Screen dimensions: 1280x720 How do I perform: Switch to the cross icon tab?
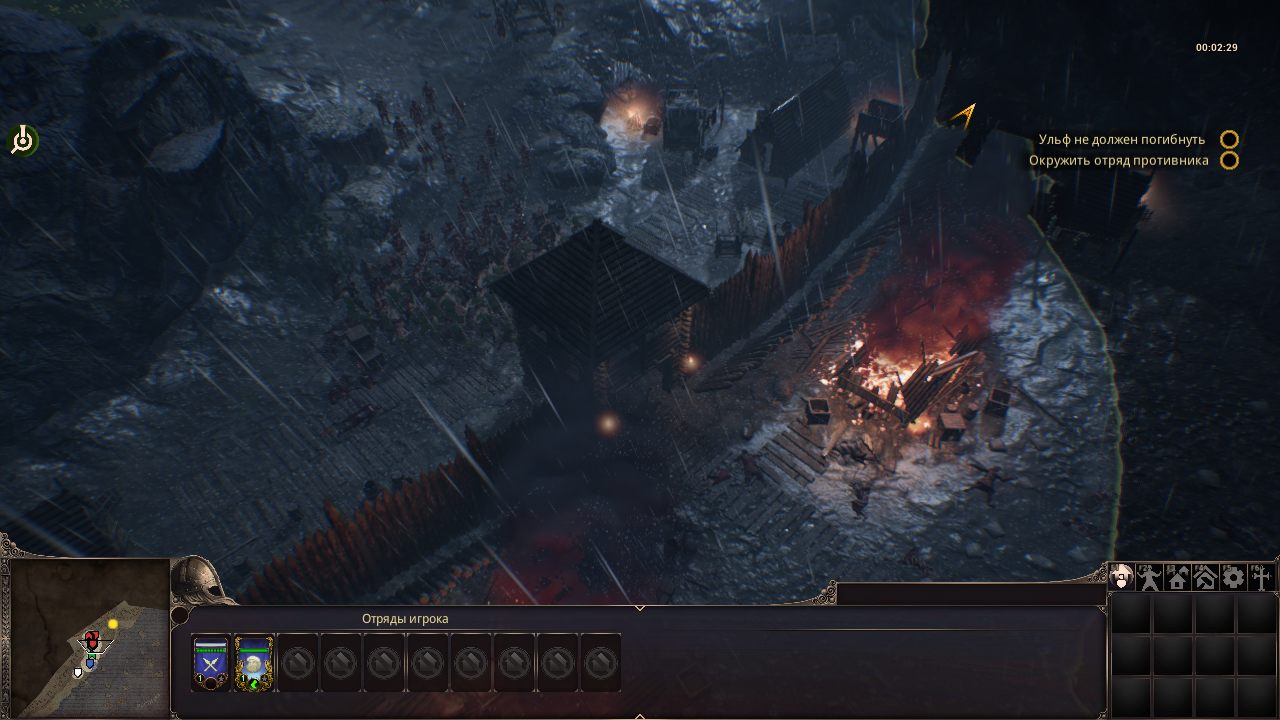coord(1260,577)
